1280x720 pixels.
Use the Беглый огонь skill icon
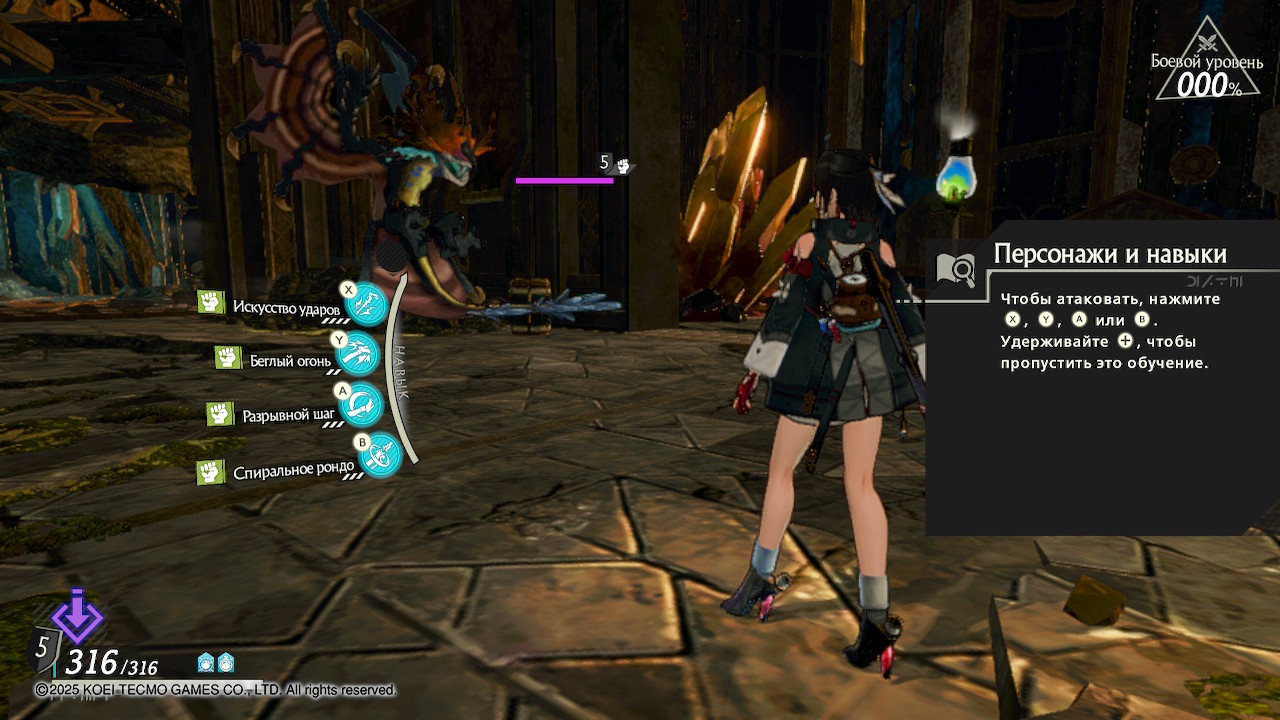point(359,352)
